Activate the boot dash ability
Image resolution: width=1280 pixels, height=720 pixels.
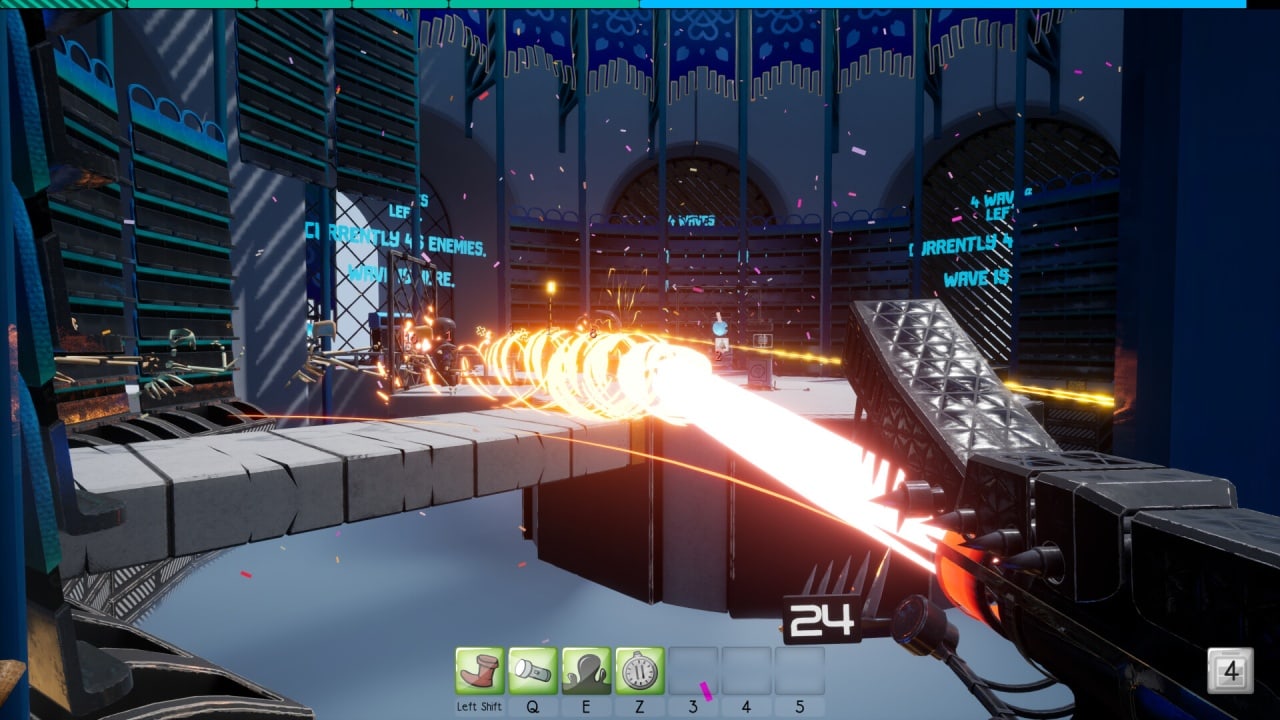click(x=479, y=671)
